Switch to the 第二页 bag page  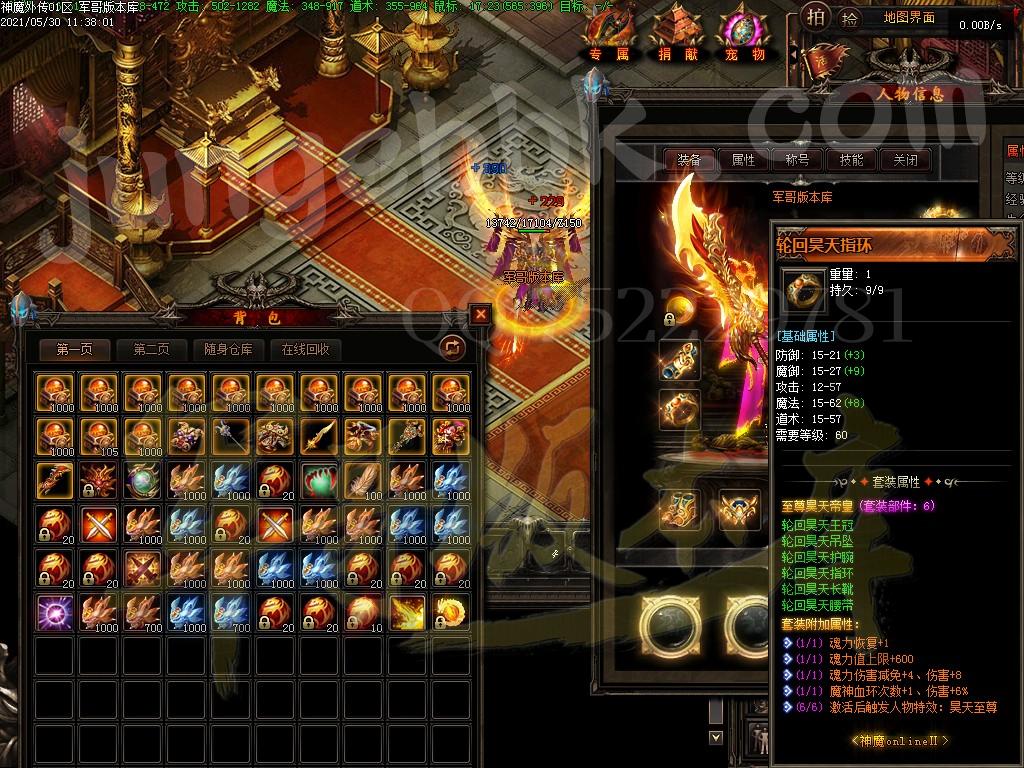(x=144, y=349)
